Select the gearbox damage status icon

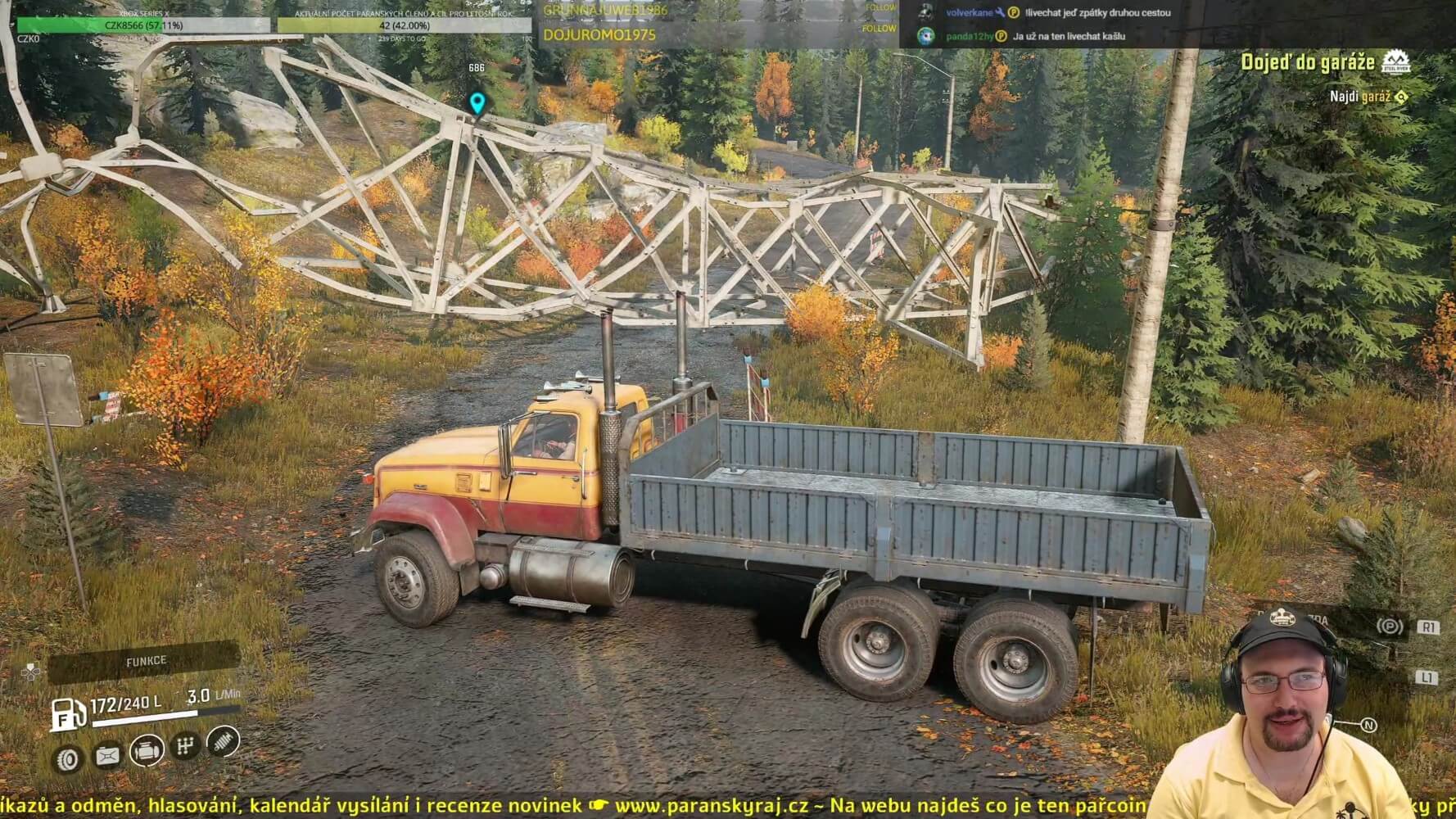click(187, 745)
